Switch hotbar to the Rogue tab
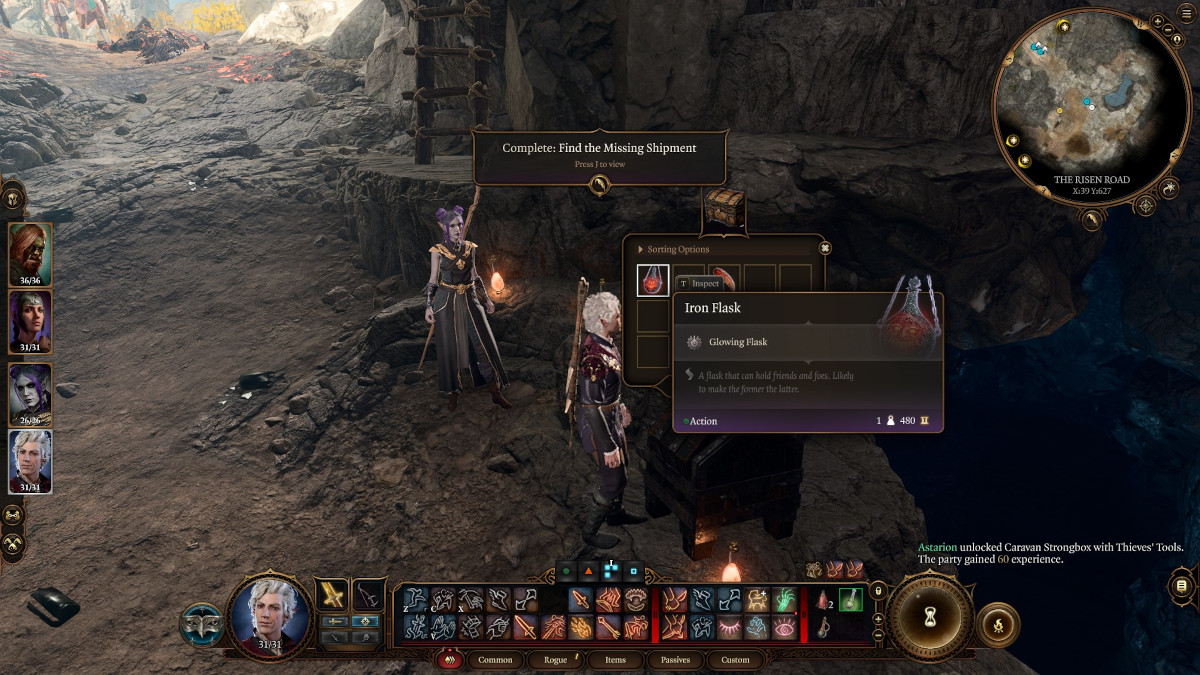 coord(555,660)
